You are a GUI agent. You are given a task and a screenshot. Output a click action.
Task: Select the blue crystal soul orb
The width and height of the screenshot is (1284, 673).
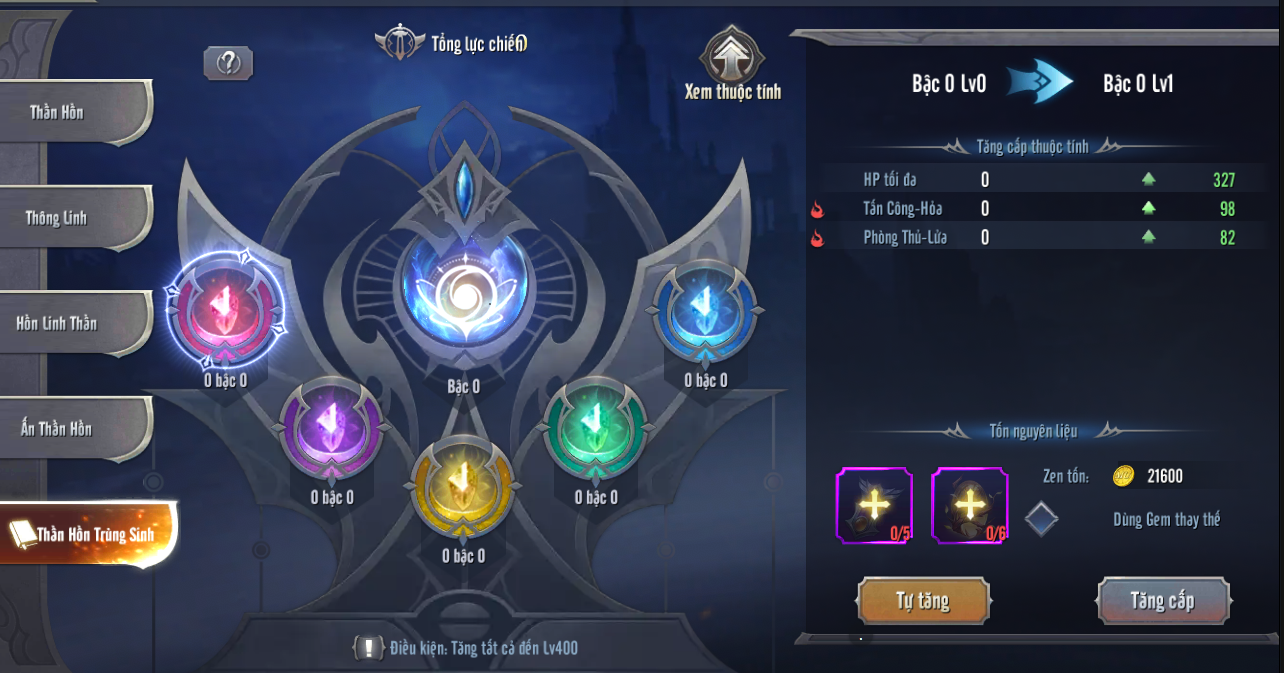coord(705,309)
